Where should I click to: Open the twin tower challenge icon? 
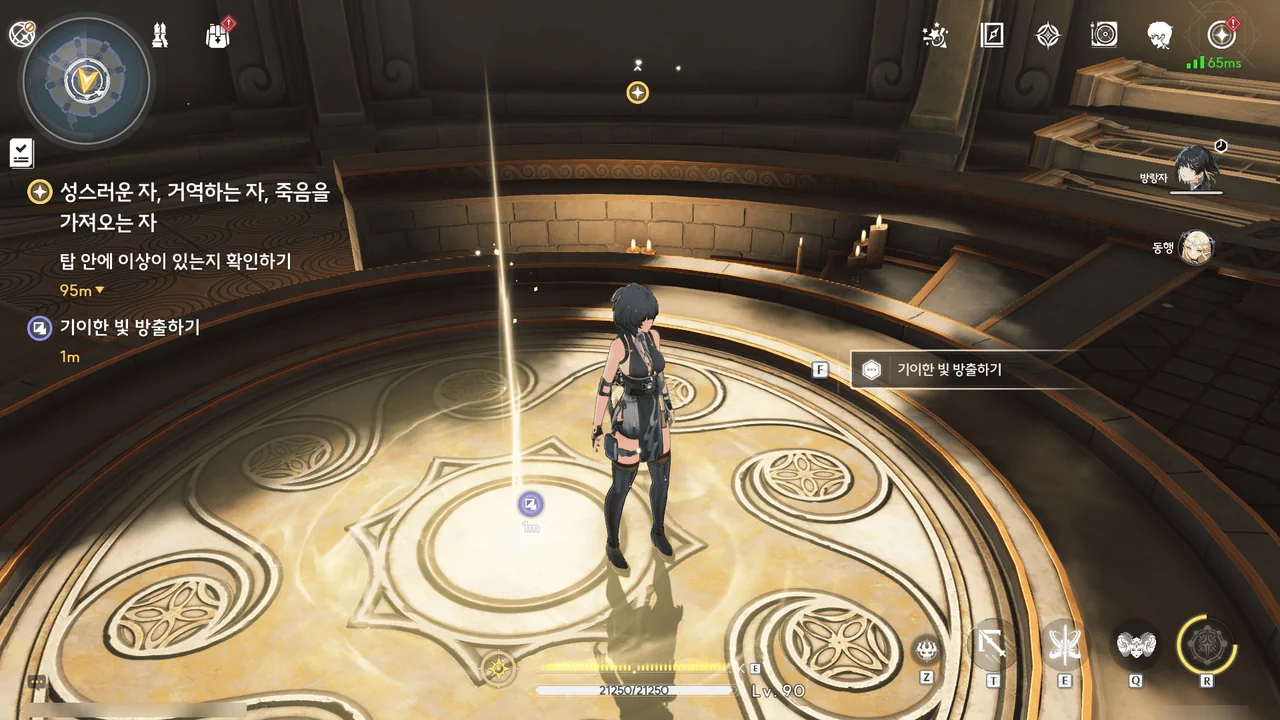(159, 35)
